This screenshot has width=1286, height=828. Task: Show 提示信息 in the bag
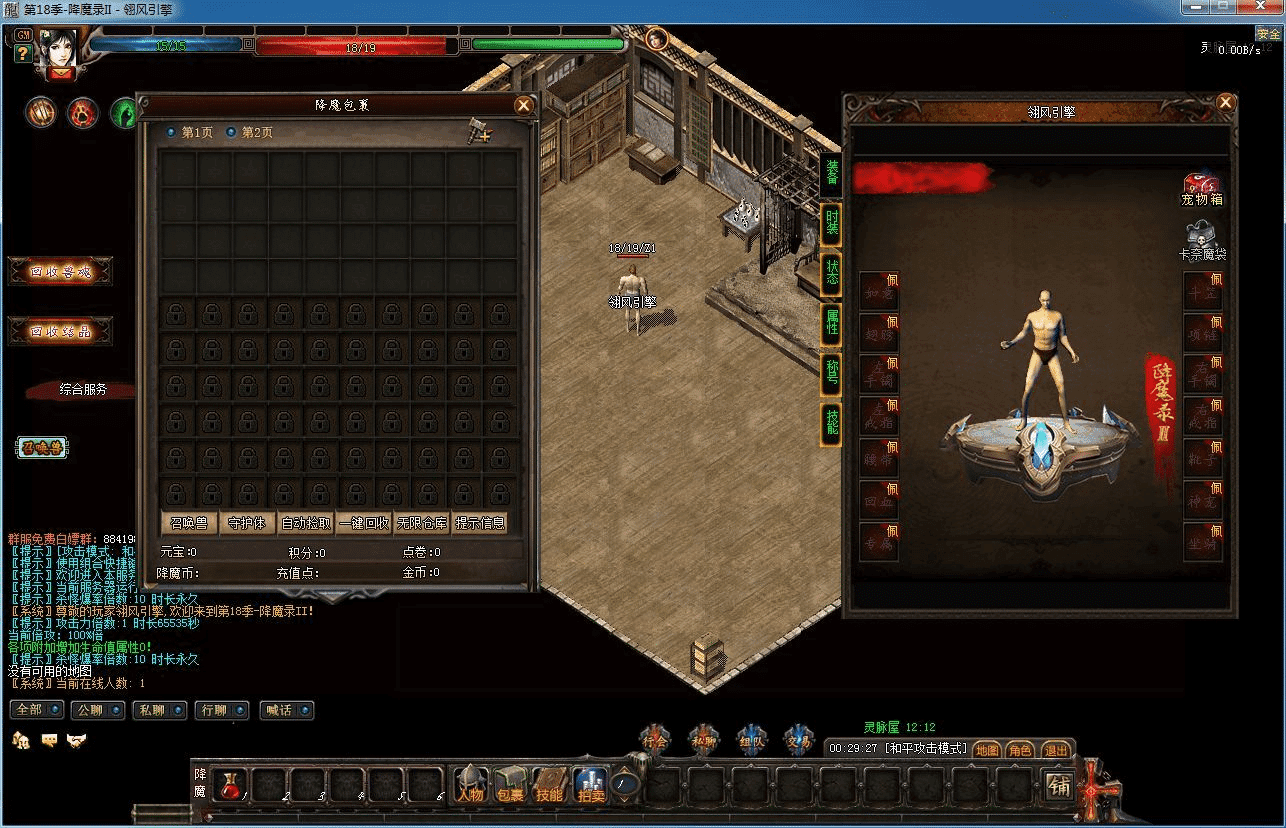(x=480, y=523)
